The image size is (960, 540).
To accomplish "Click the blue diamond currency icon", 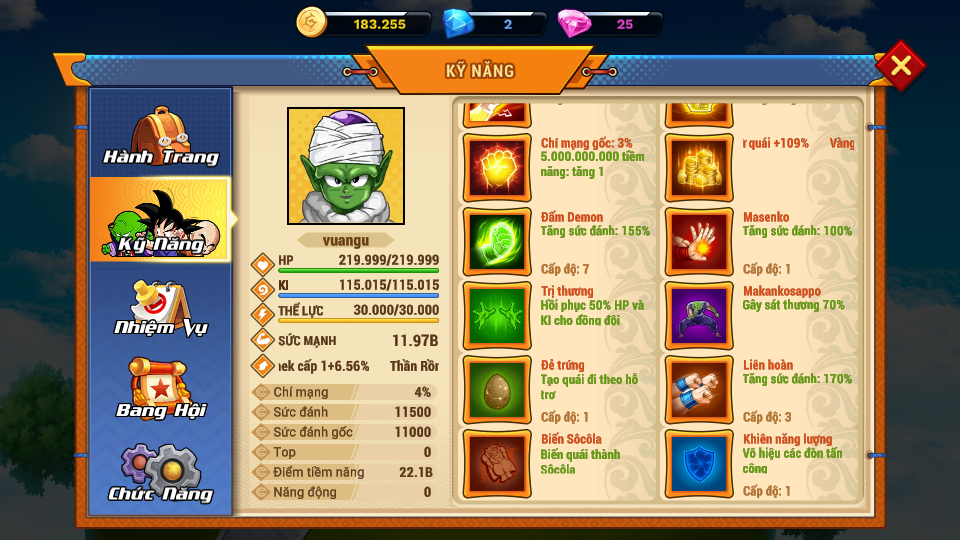I will point(458,23).
